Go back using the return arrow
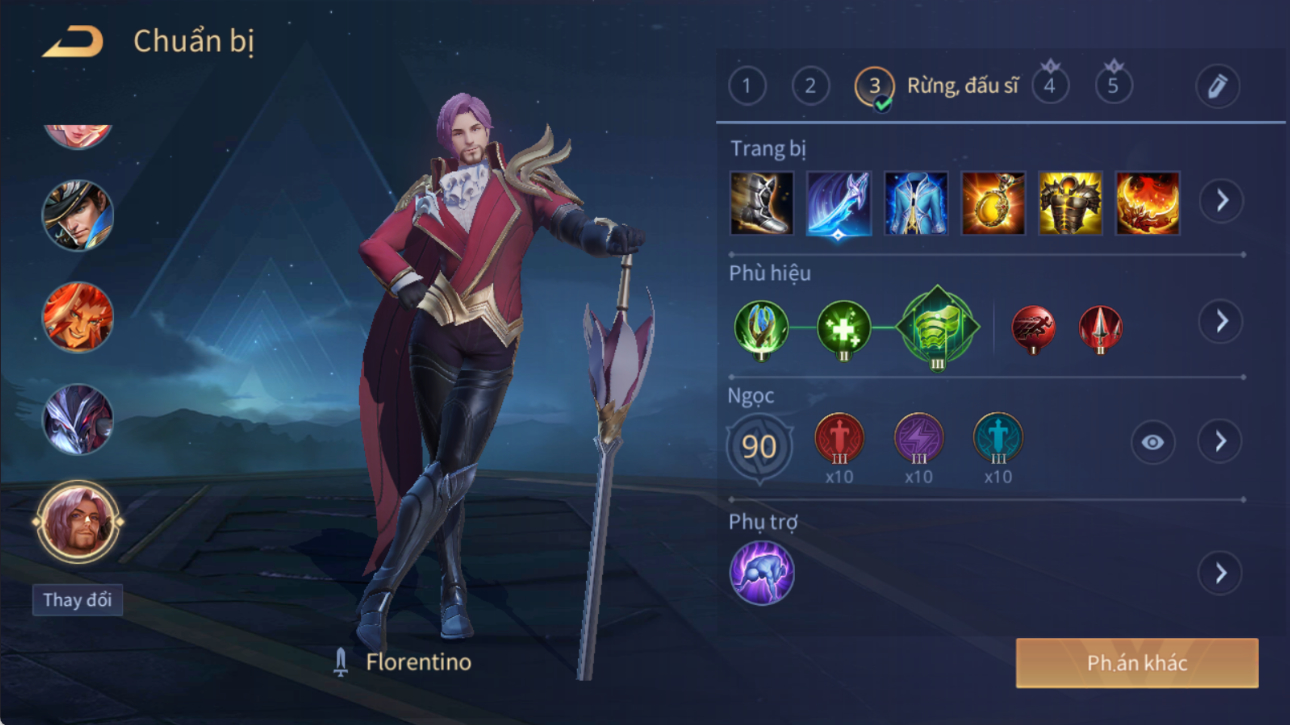 pos(73,42)
